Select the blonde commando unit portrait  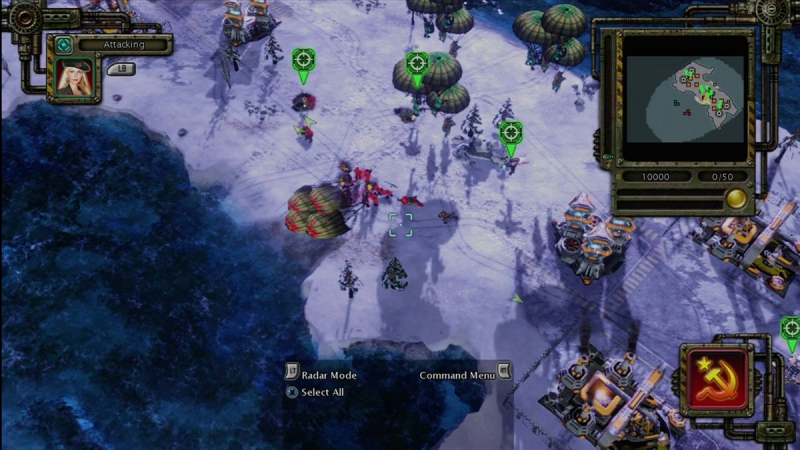point(74,77)
